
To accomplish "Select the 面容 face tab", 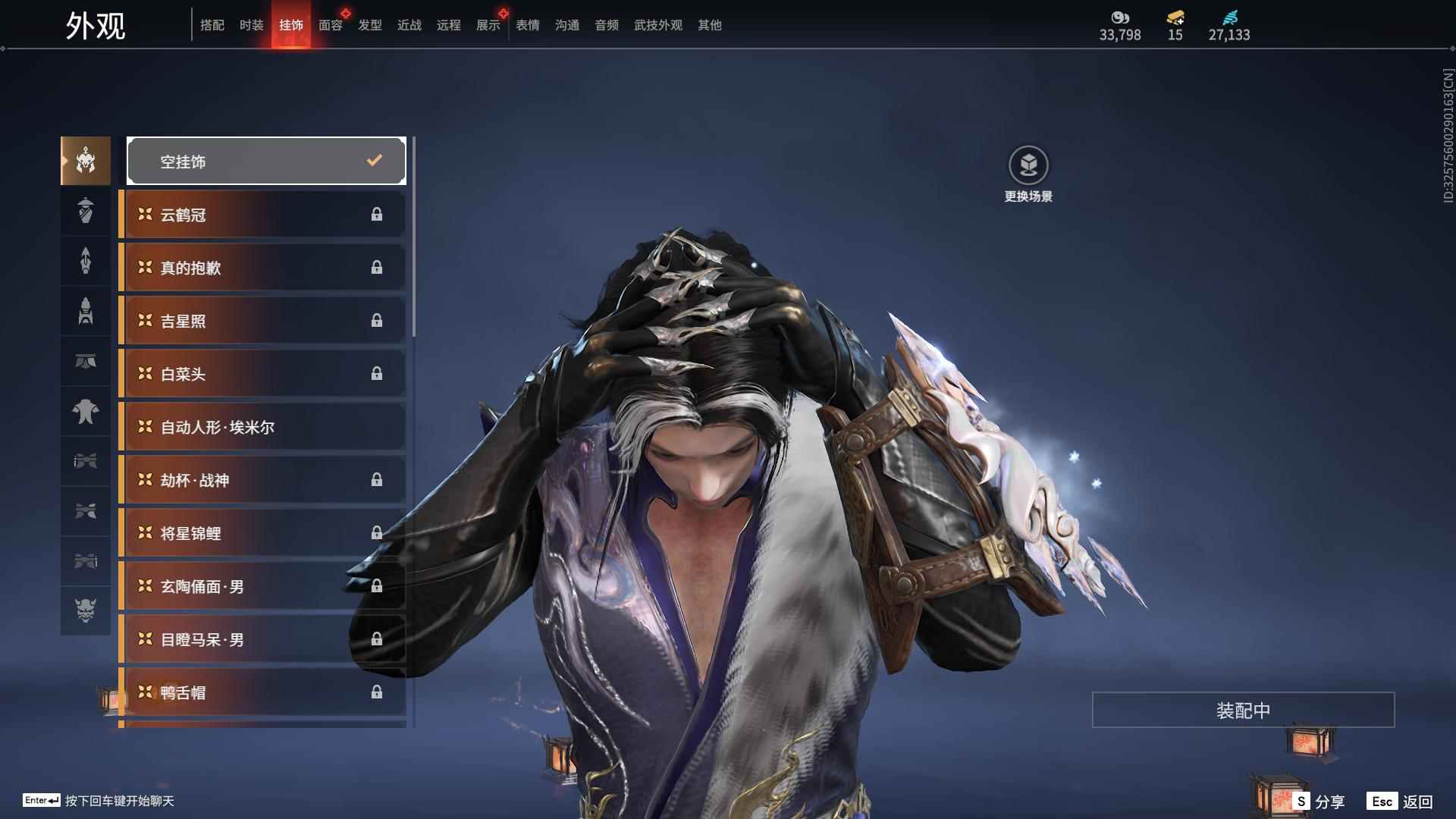I will tap(330, 25).
